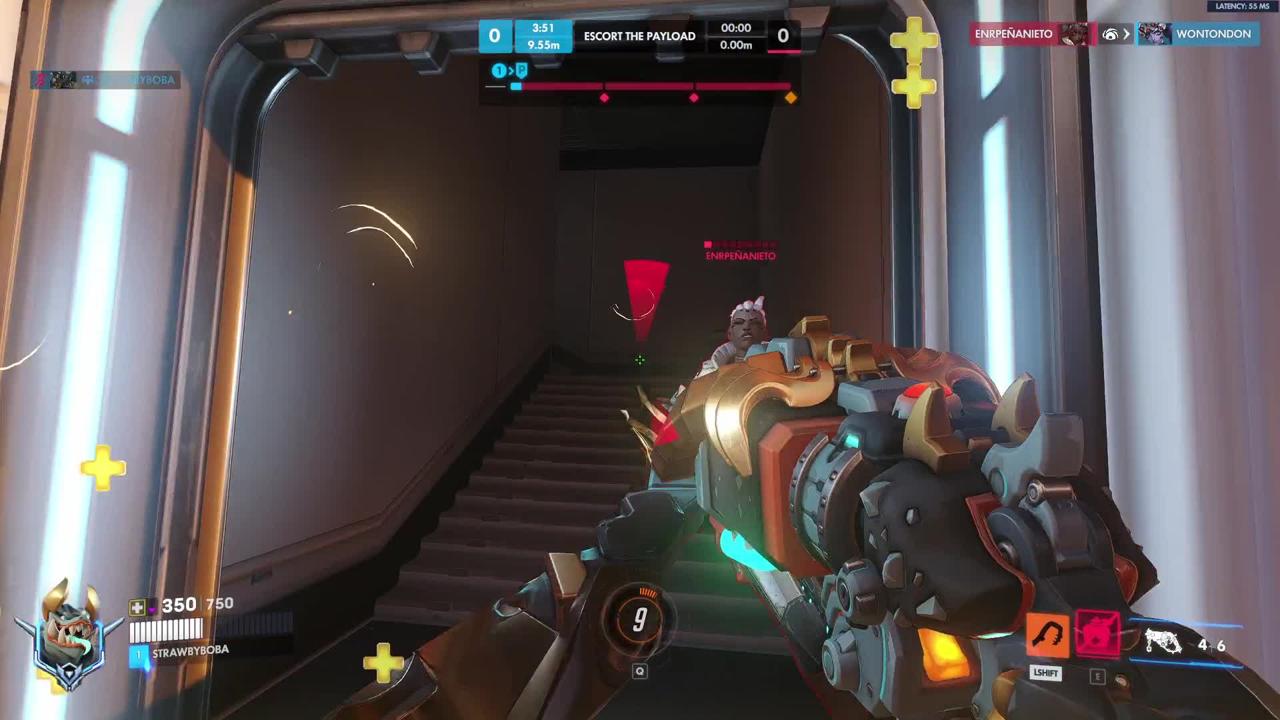This screenshot has height=720, width=1280.
Task: Select the Escort the Payload objective label
Action: 639,36
